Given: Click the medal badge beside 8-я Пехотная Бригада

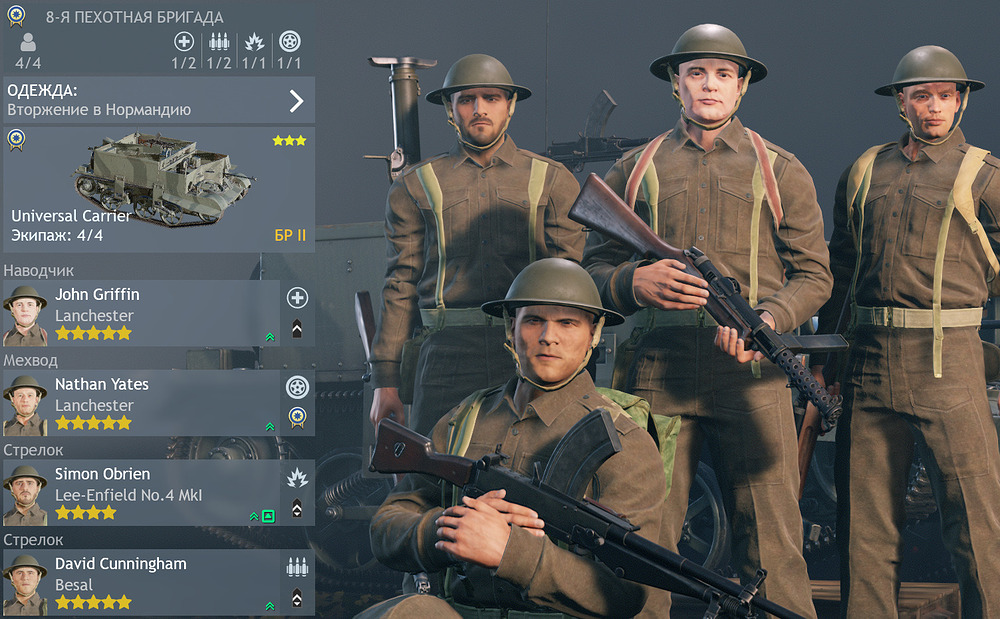Looking at the screenshot, I should (x=17, y=17).
